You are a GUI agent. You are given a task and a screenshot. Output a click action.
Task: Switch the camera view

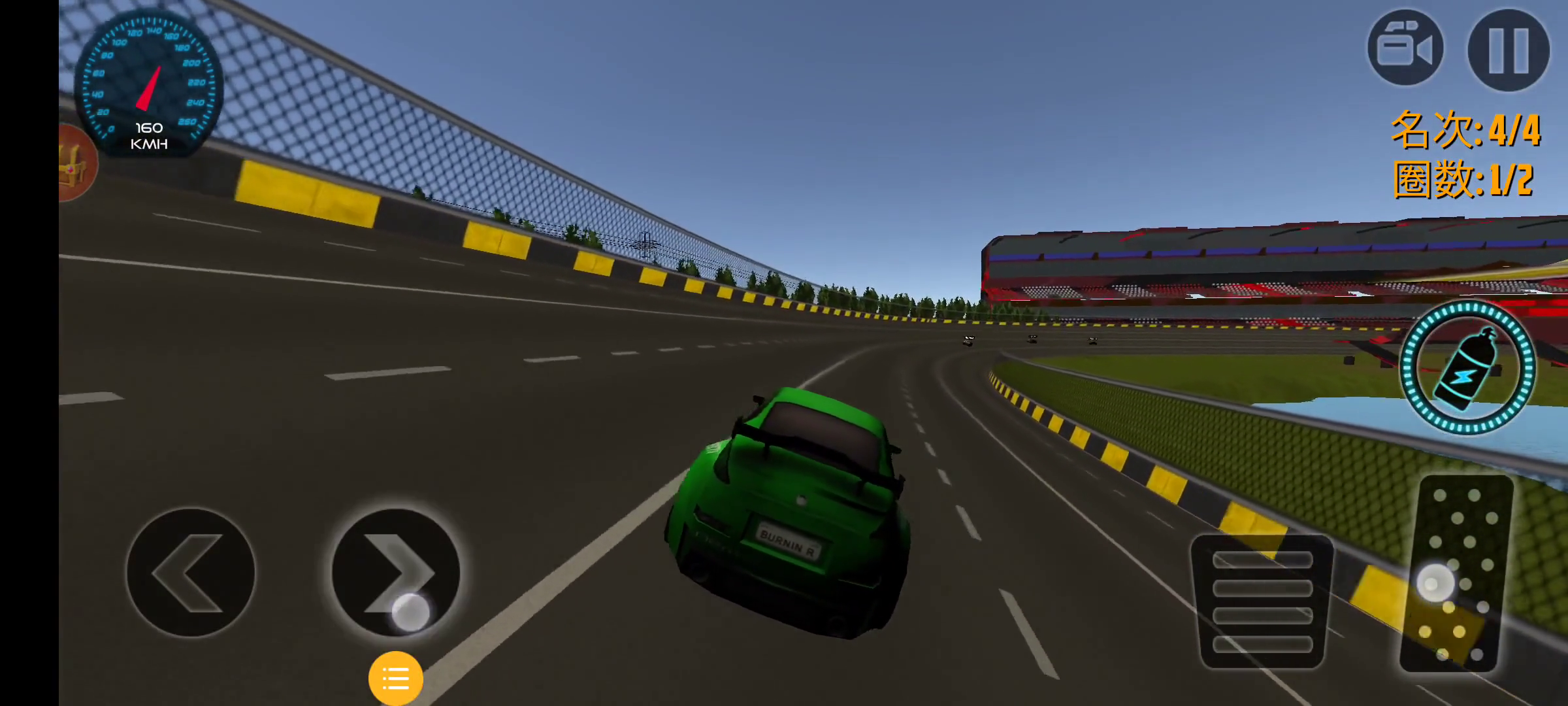pos(1405,48)
